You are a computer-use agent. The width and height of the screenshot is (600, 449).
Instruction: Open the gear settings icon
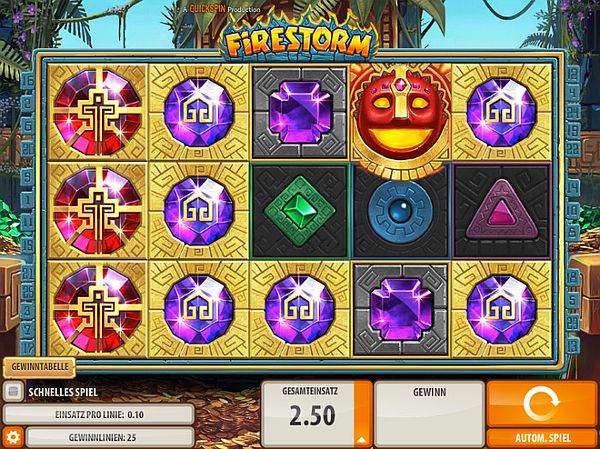(x=12, y=437)
